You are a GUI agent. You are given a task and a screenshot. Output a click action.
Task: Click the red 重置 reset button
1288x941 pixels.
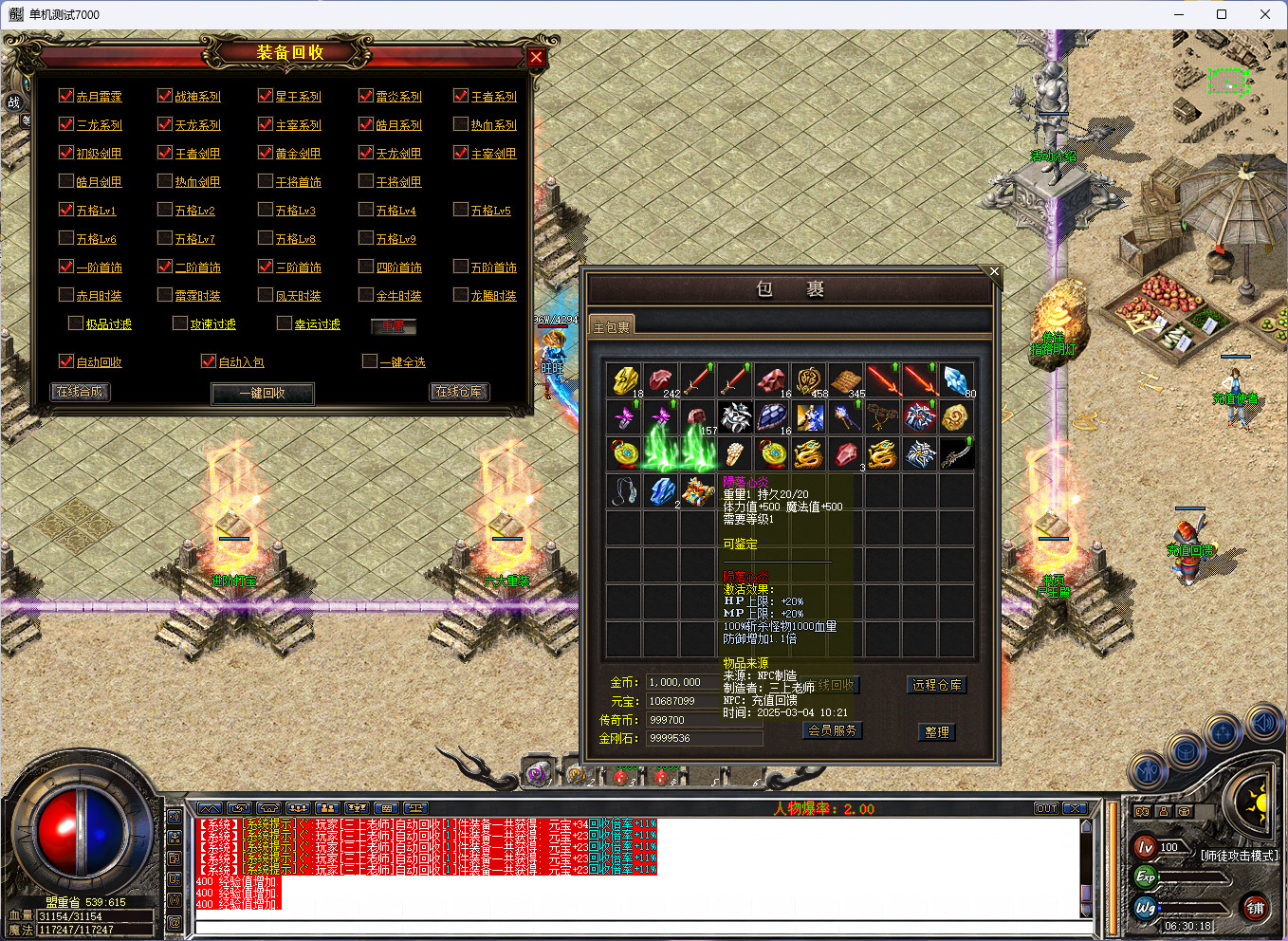[394, 326]
